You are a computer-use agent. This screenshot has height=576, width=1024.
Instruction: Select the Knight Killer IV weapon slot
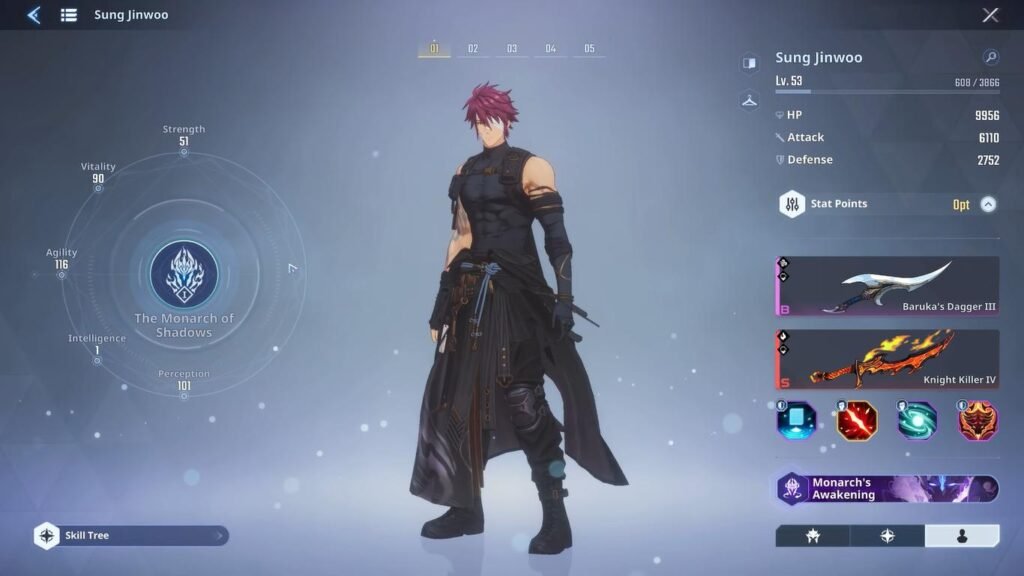887,359
